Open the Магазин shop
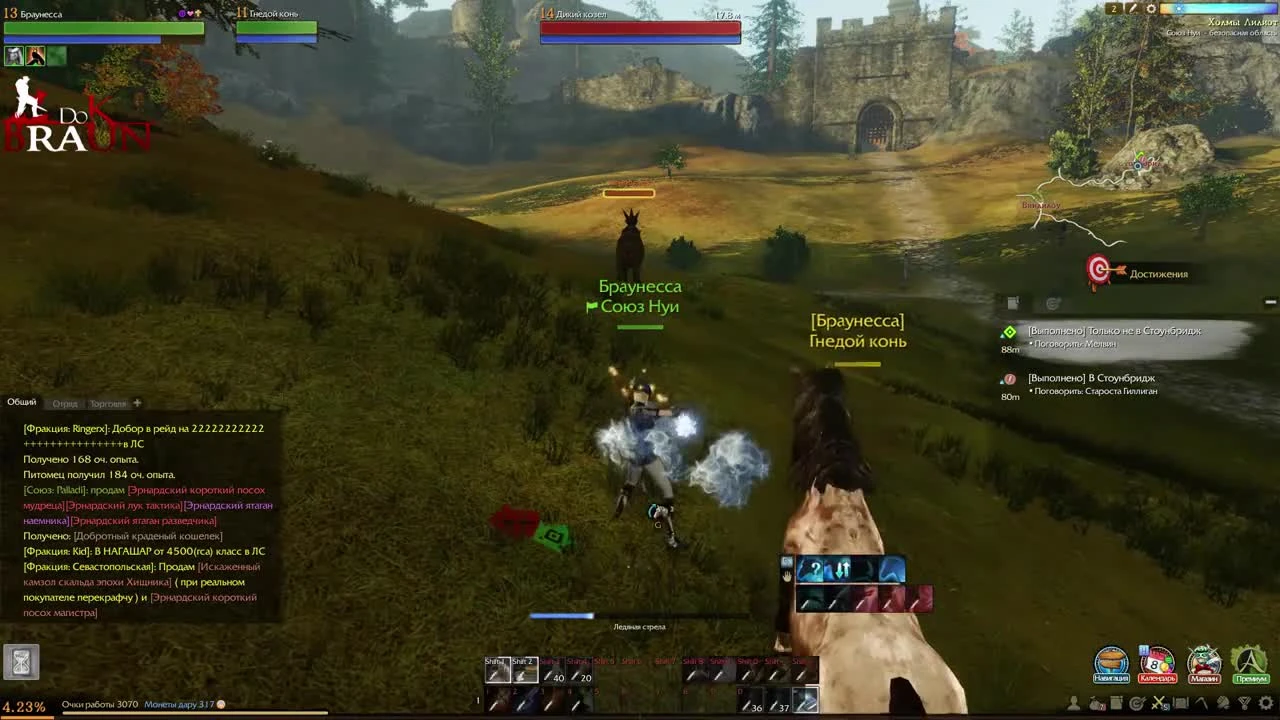Screen dimensions: 1280x720 tap(1204, 662)
